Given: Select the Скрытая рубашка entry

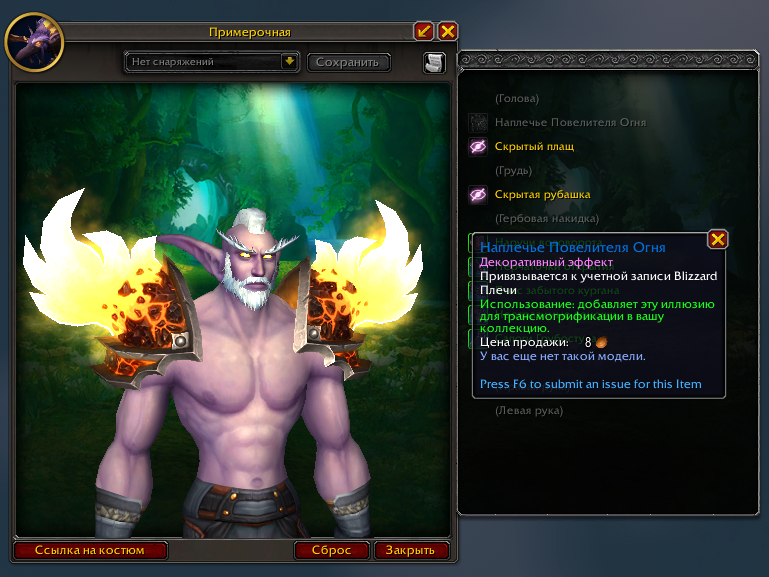Looking at the screenshot, I should 542,194.
